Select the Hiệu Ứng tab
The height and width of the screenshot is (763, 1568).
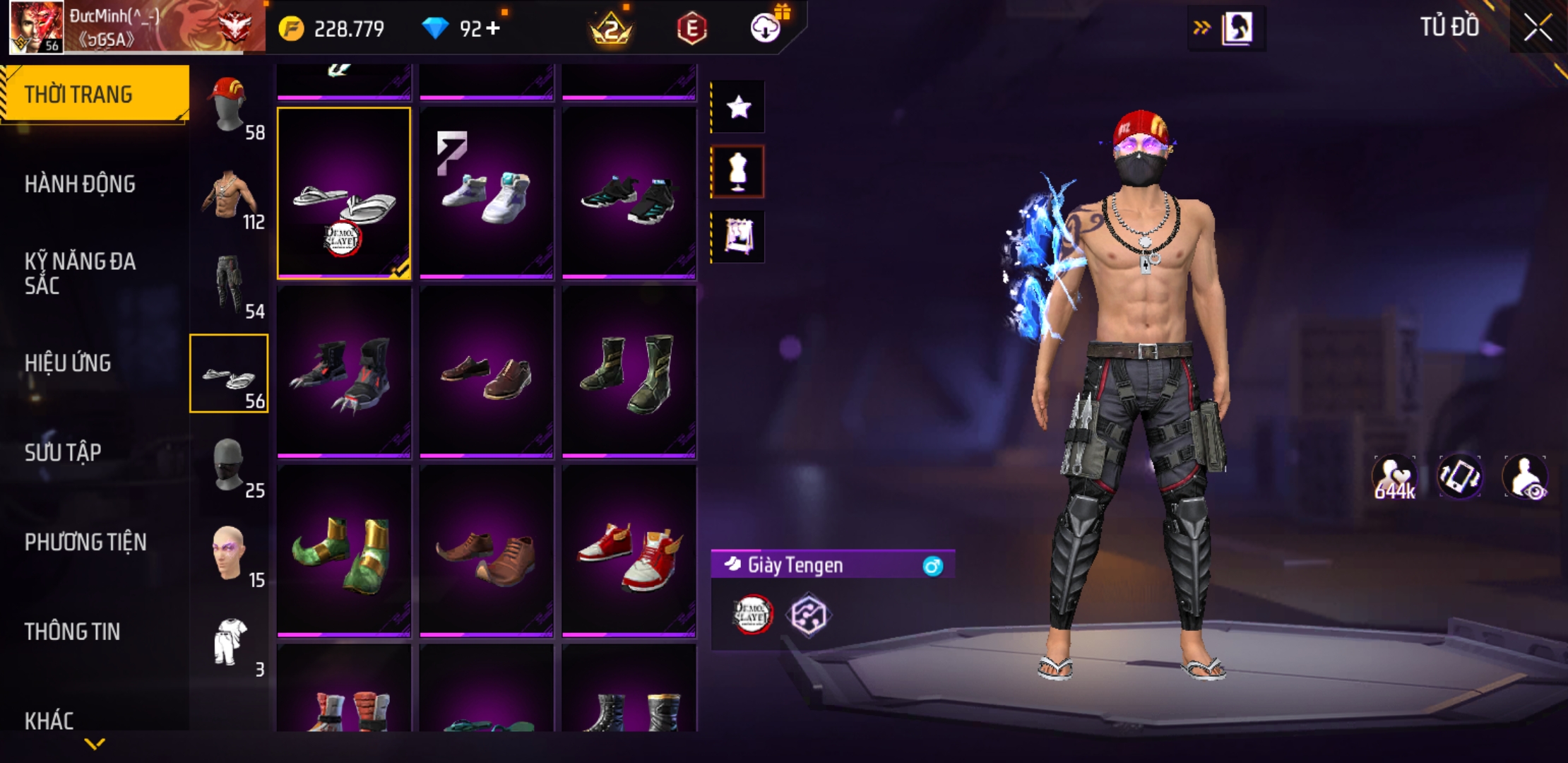coord(68,363)
